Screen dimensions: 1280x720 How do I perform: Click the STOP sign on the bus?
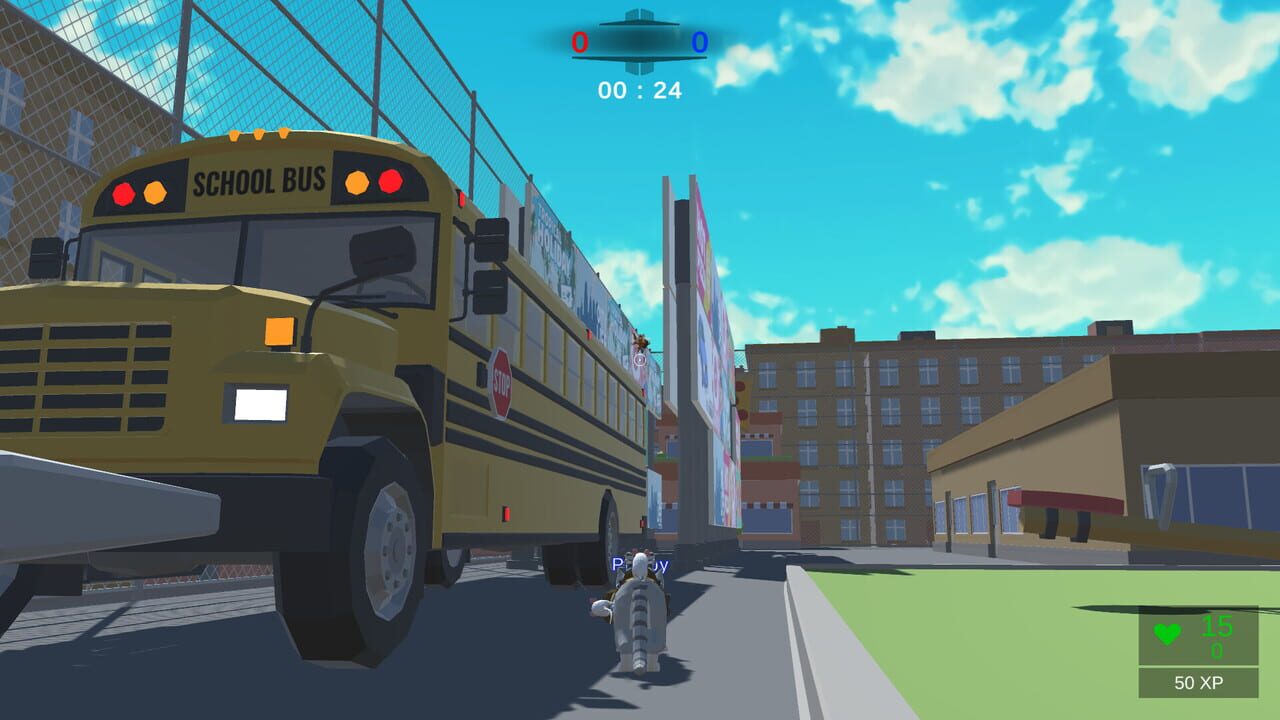(x=501, y=382)
